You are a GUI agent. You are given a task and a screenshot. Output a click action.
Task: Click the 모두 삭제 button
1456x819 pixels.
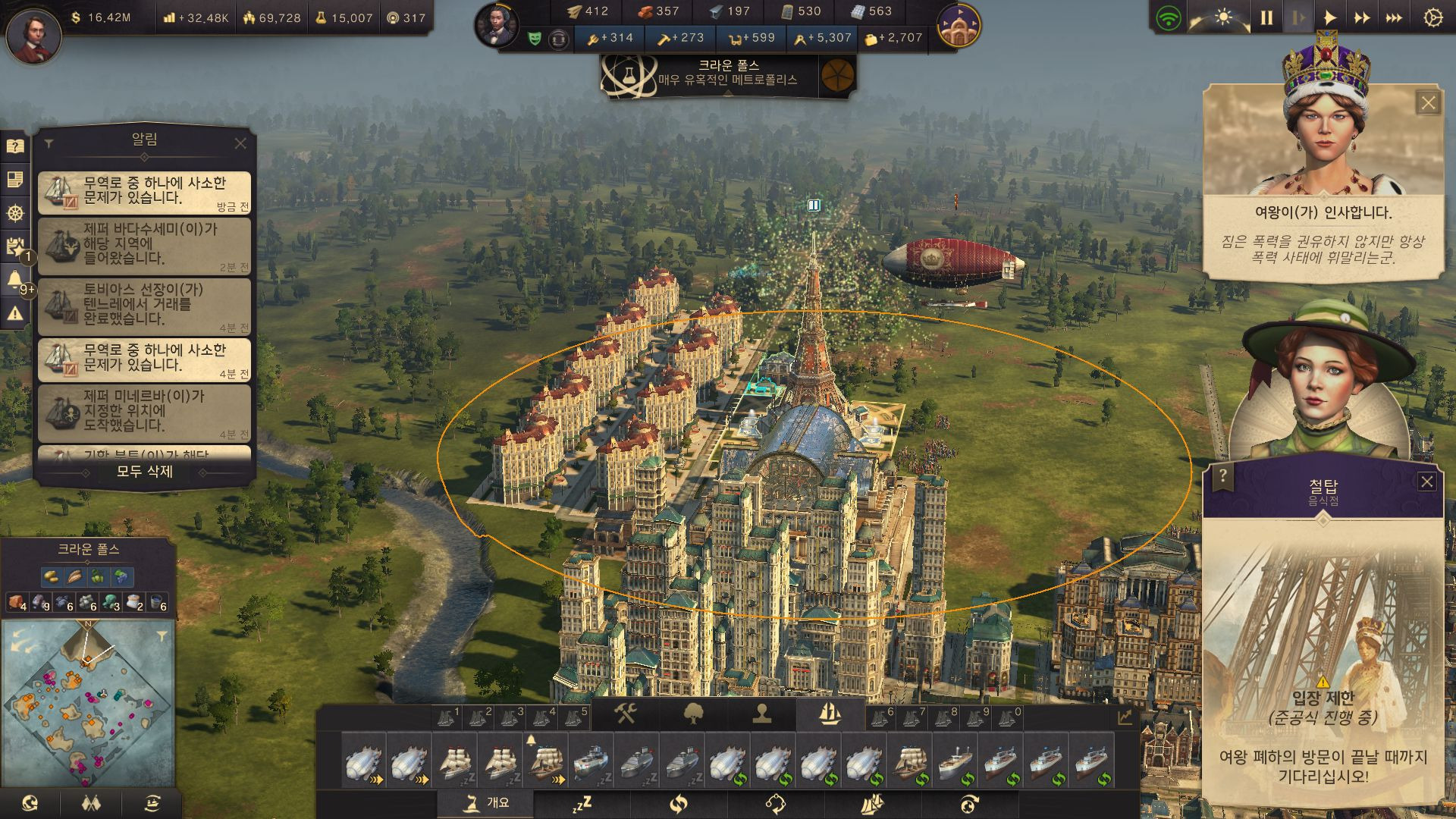tap(144, 472)
